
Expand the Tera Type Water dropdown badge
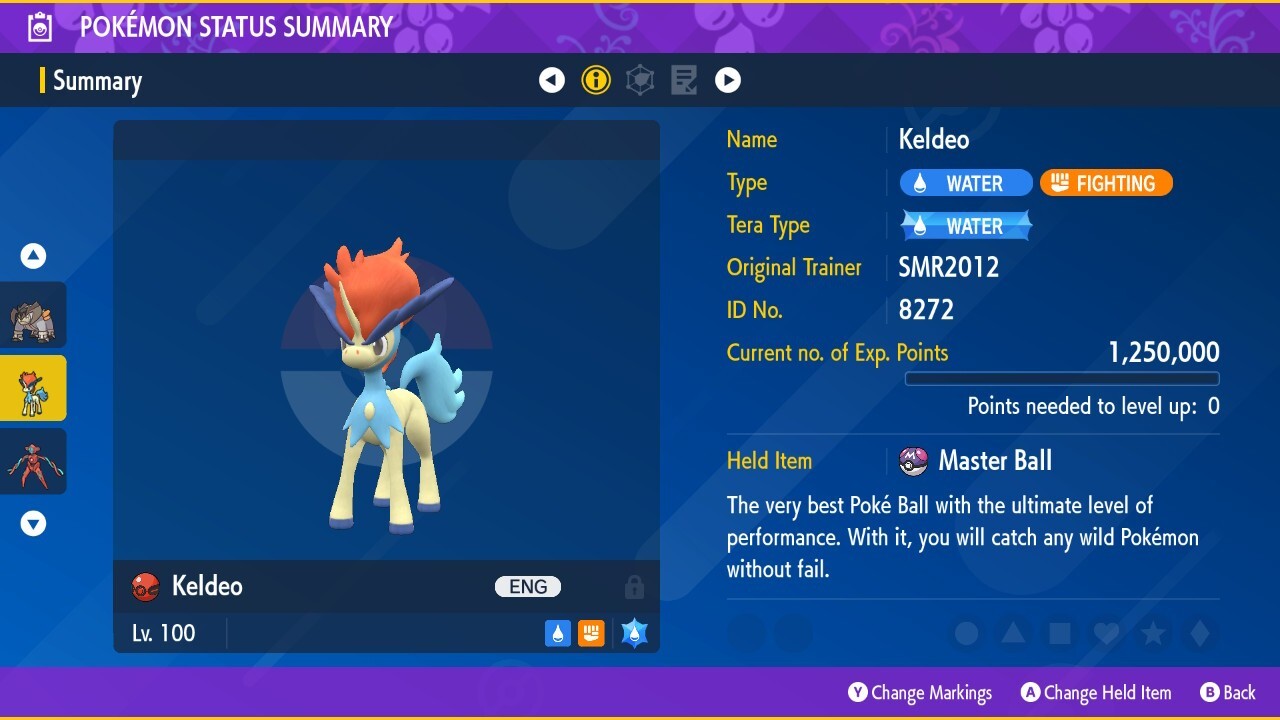(965, 225)
